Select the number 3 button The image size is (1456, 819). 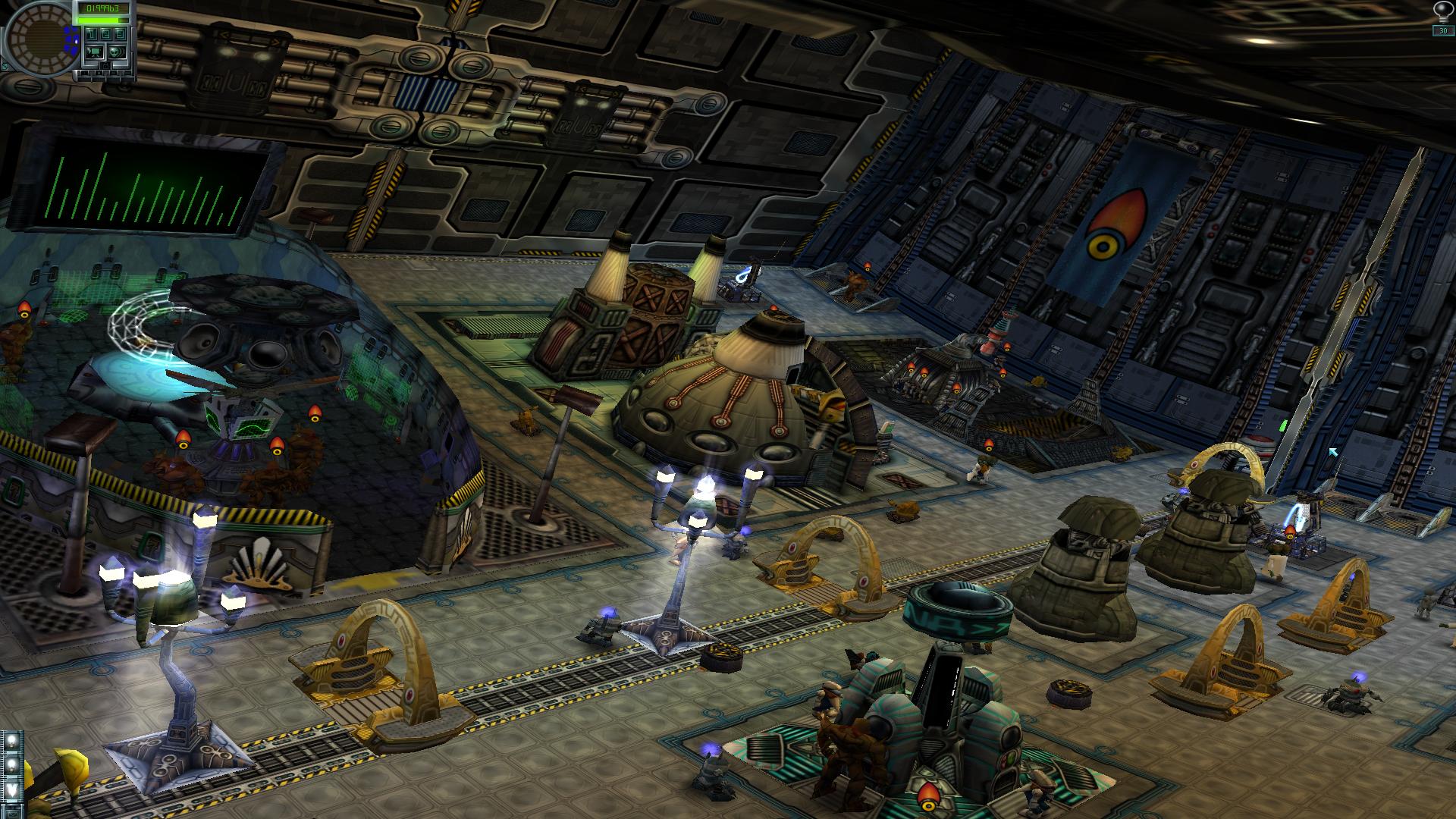pos(120,34)
